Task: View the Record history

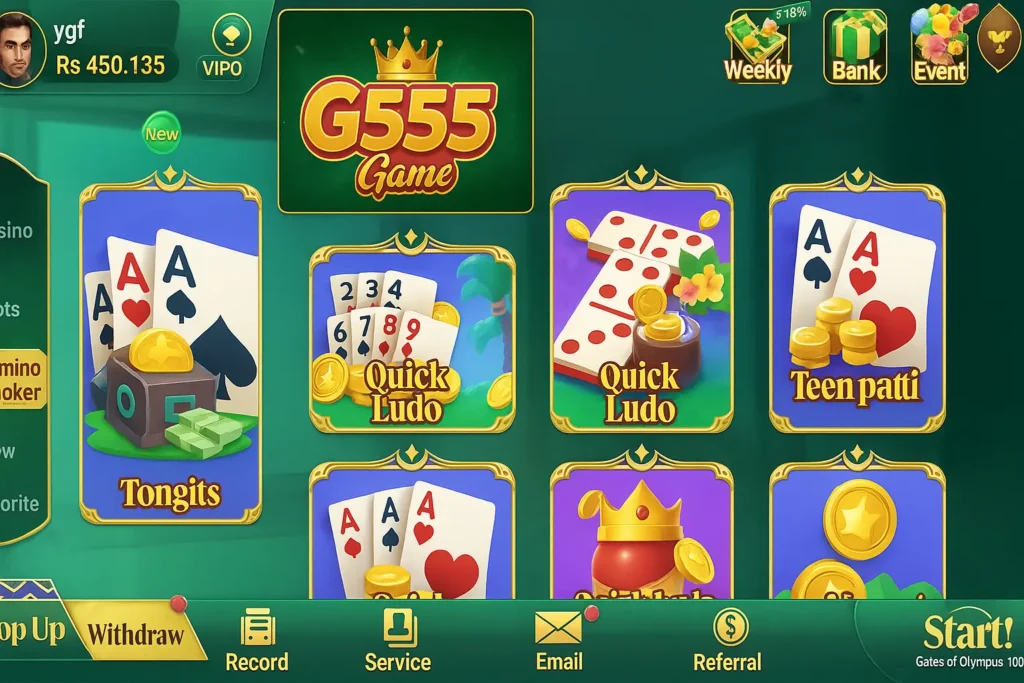Action: tap(257, 640)
